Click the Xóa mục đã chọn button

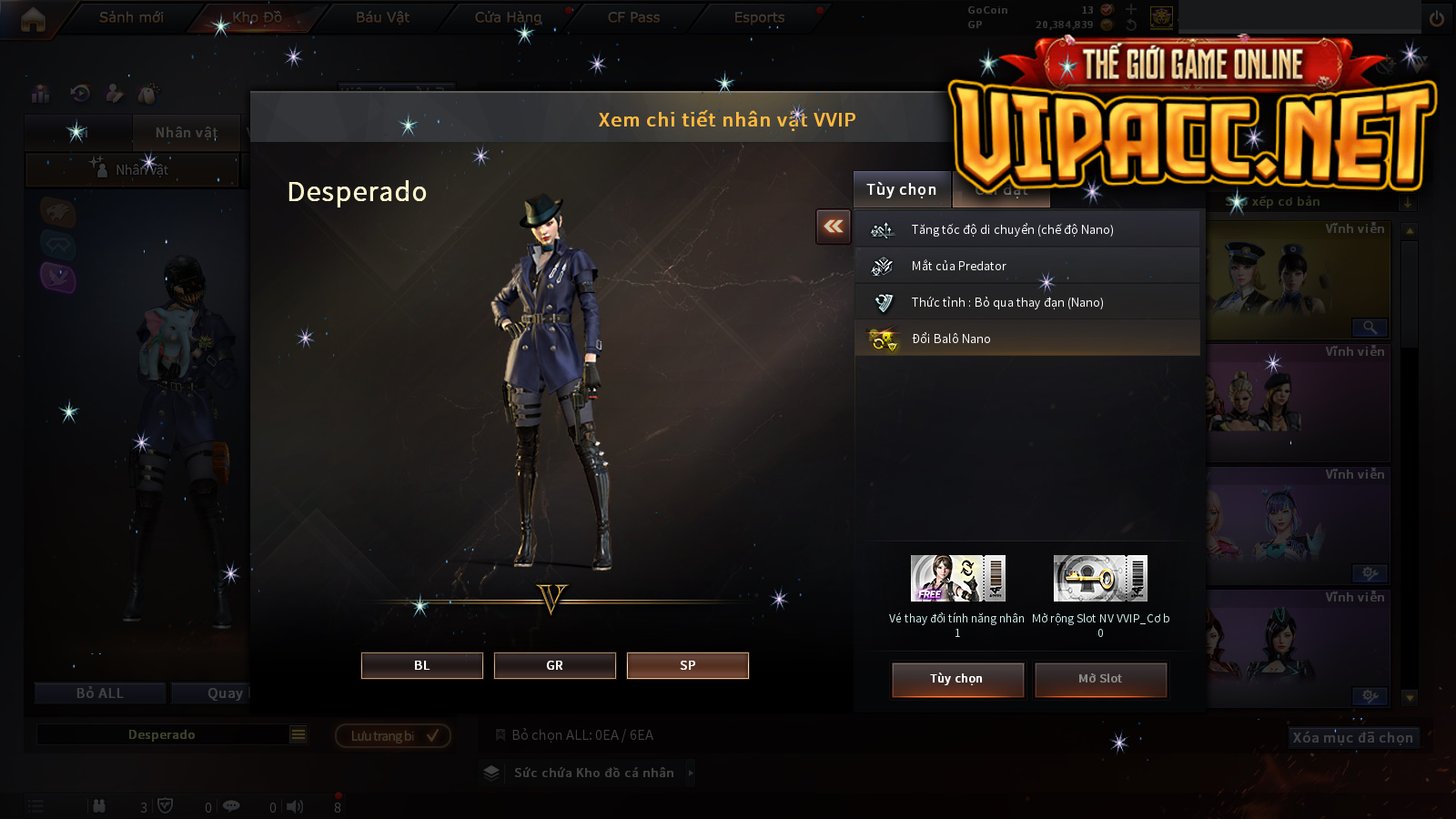point(1352,737)
